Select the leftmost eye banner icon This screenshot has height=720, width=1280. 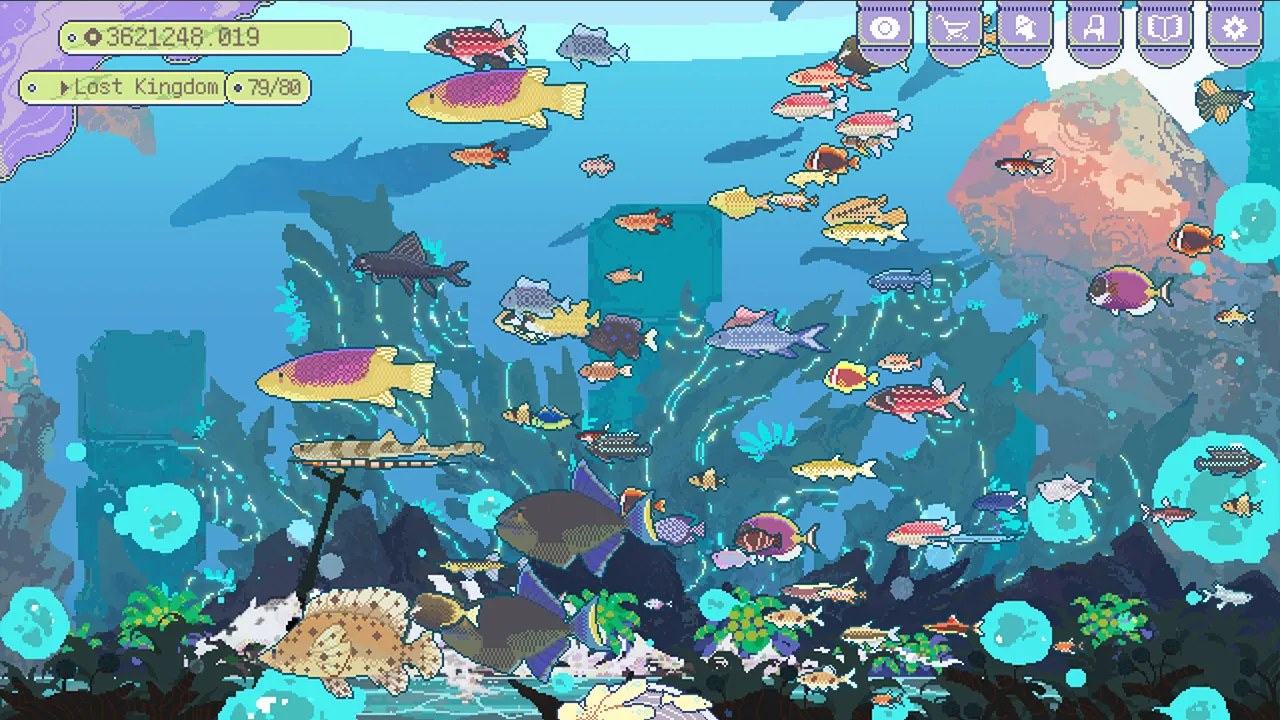884,28
